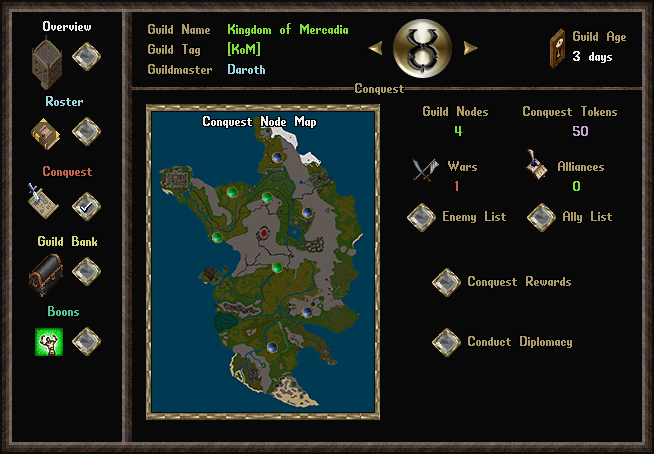The height and width of the screenshot is (454, 654).
Task: Click the right arrow beside guild emblem
Action: point(470,47)
